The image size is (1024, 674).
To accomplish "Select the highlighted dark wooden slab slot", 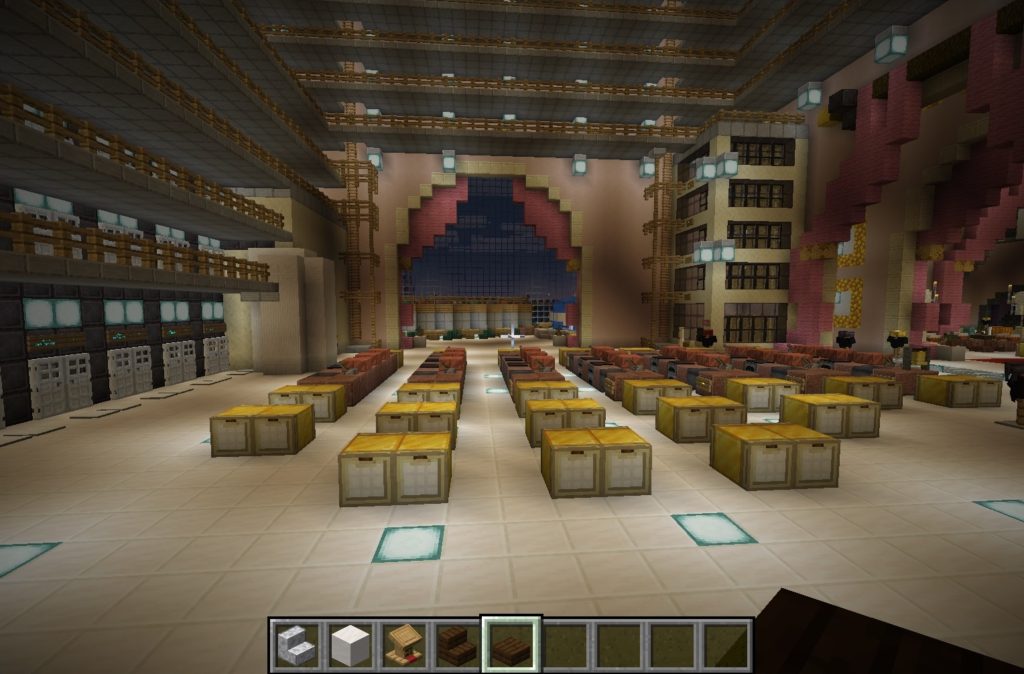I will 511,645.
